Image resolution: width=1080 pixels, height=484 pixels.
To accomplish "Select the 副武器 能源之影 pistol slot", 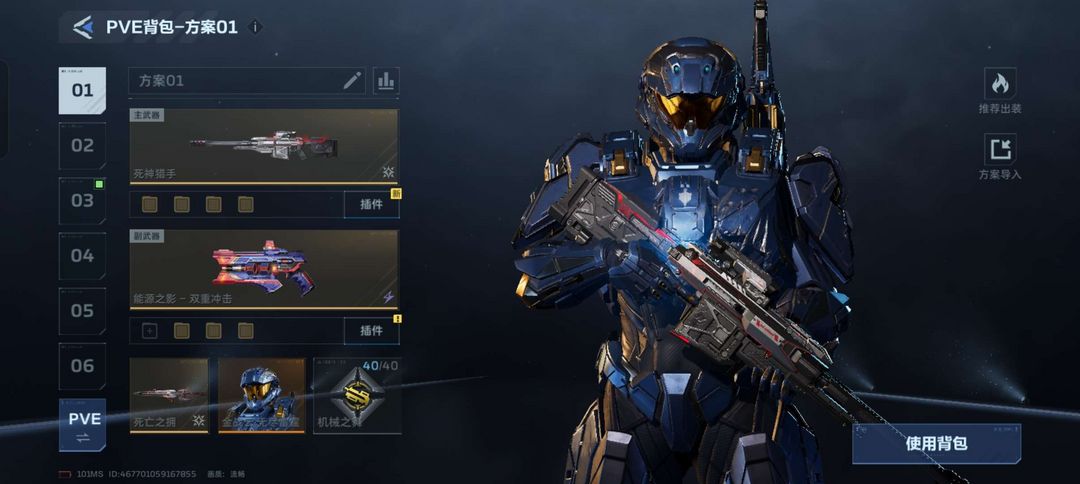I will (264, 270).
